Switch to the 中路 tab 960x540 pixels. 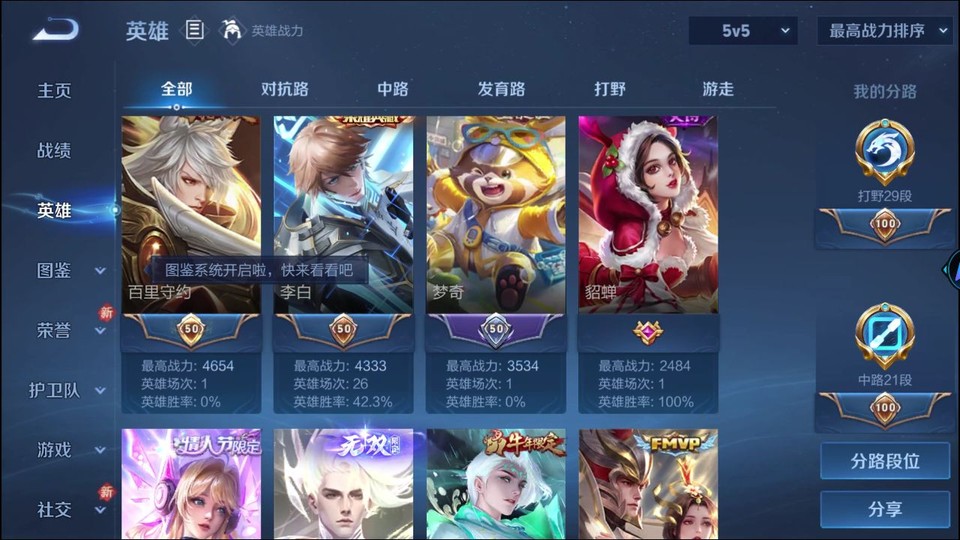(393, 89)
